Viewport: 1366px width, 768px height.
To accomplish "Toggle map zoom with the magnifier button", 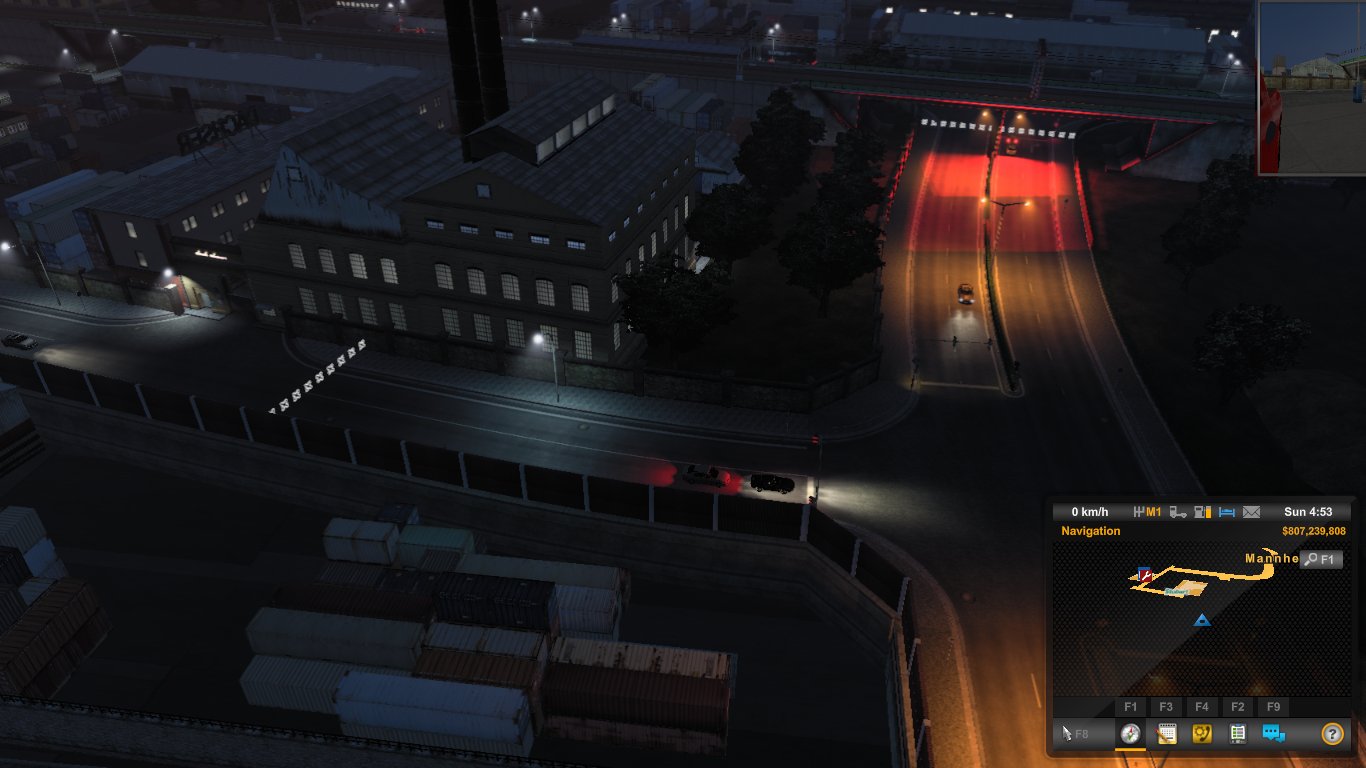I will click(x=1321, y=560).
